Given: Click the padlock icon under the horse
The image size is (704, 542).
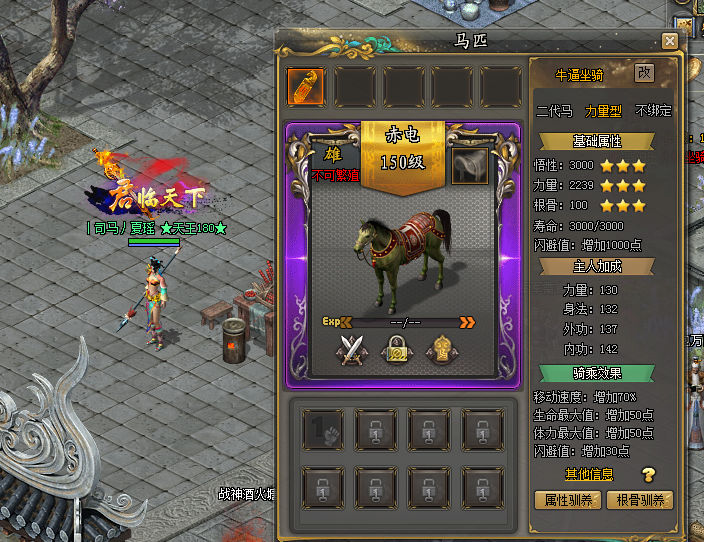Looking at the screenshot, I should tap(398, 350).
